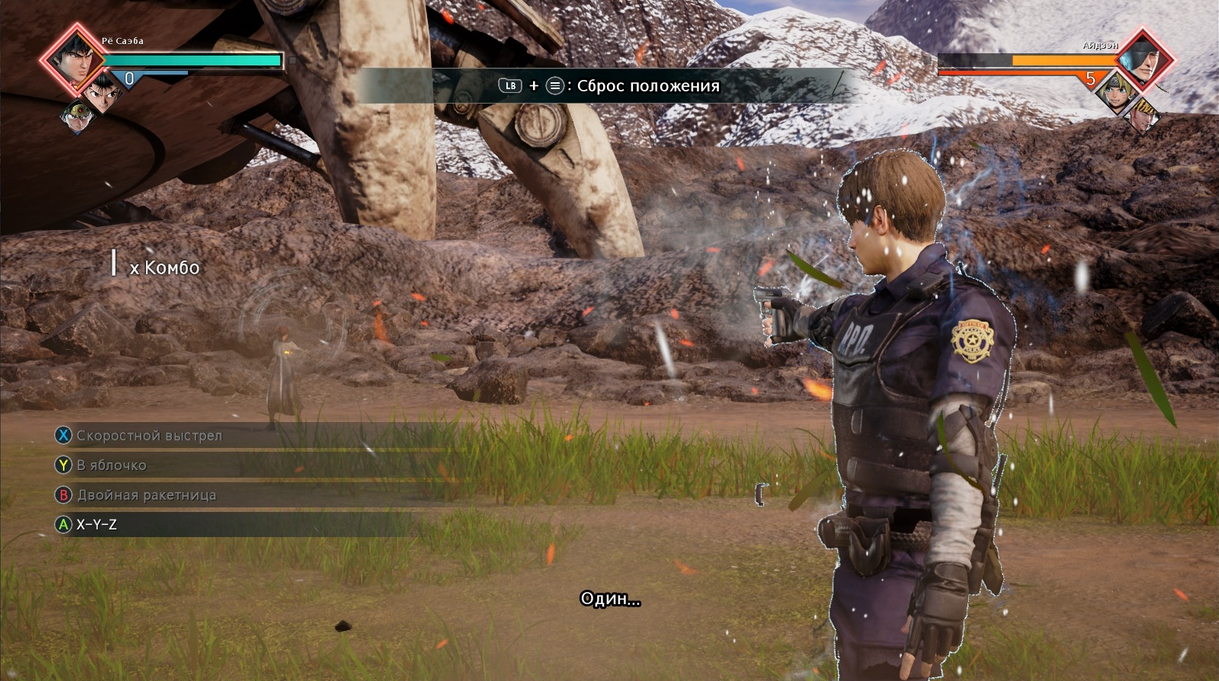Choose the green-capped support character portrait

(x=78, y=115)
